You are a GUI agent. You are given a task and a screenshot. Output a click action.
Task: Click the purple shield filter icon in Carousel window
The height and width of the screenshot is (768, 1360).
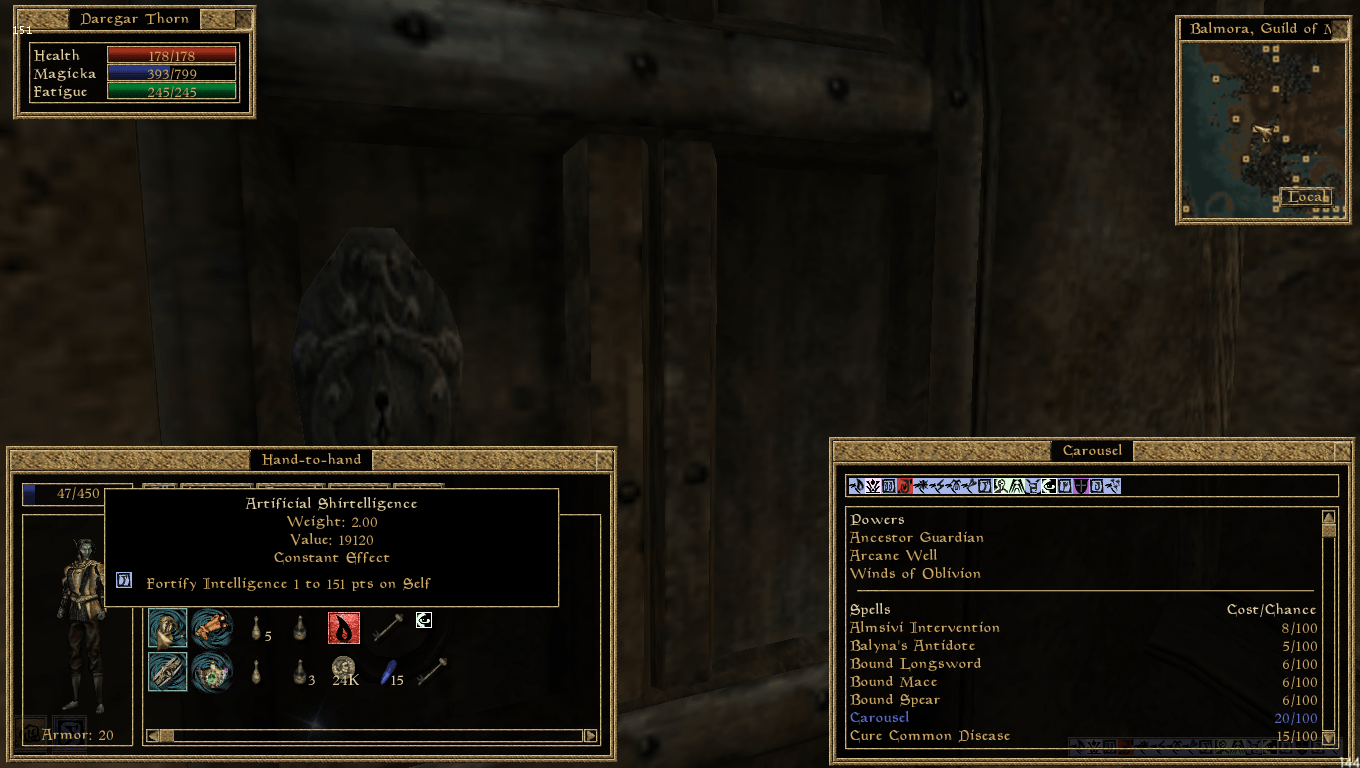(1081, 487)
